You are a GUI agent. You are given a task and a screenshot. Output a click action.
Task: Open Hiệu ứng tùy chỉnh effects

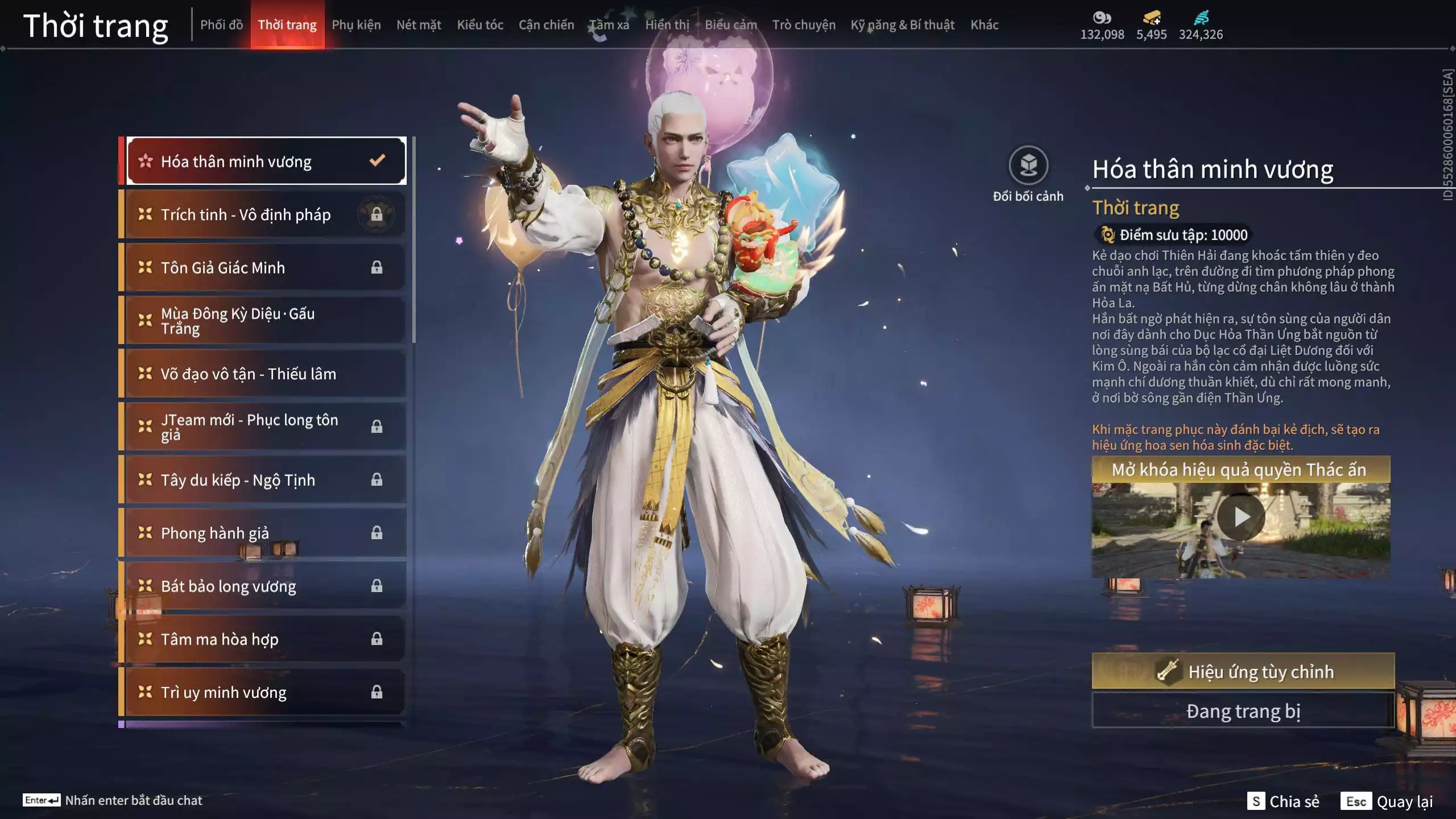coord(1243,672)
